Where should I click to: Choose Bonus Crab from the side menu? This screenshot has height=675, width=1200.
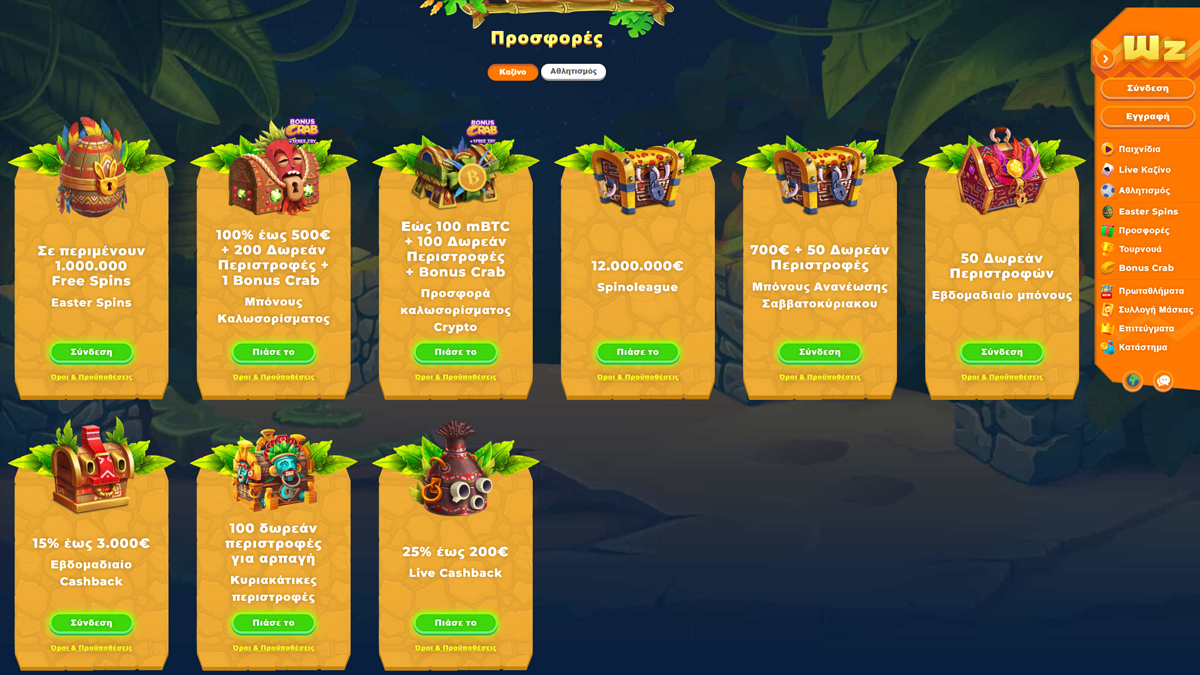[x=1145, y=268]
